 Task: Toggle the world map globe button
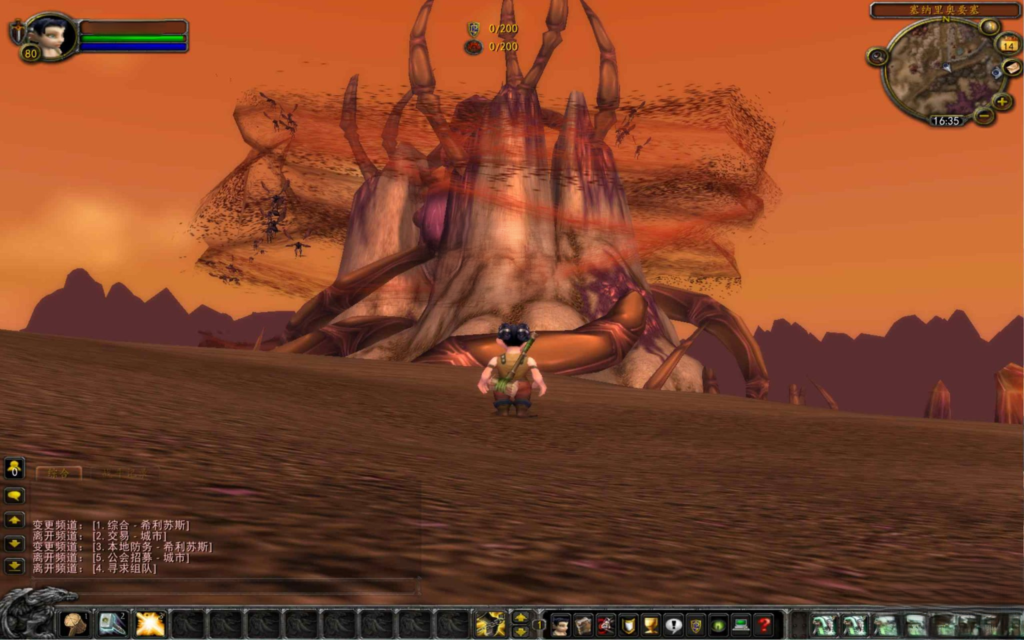tap(989, 27)
